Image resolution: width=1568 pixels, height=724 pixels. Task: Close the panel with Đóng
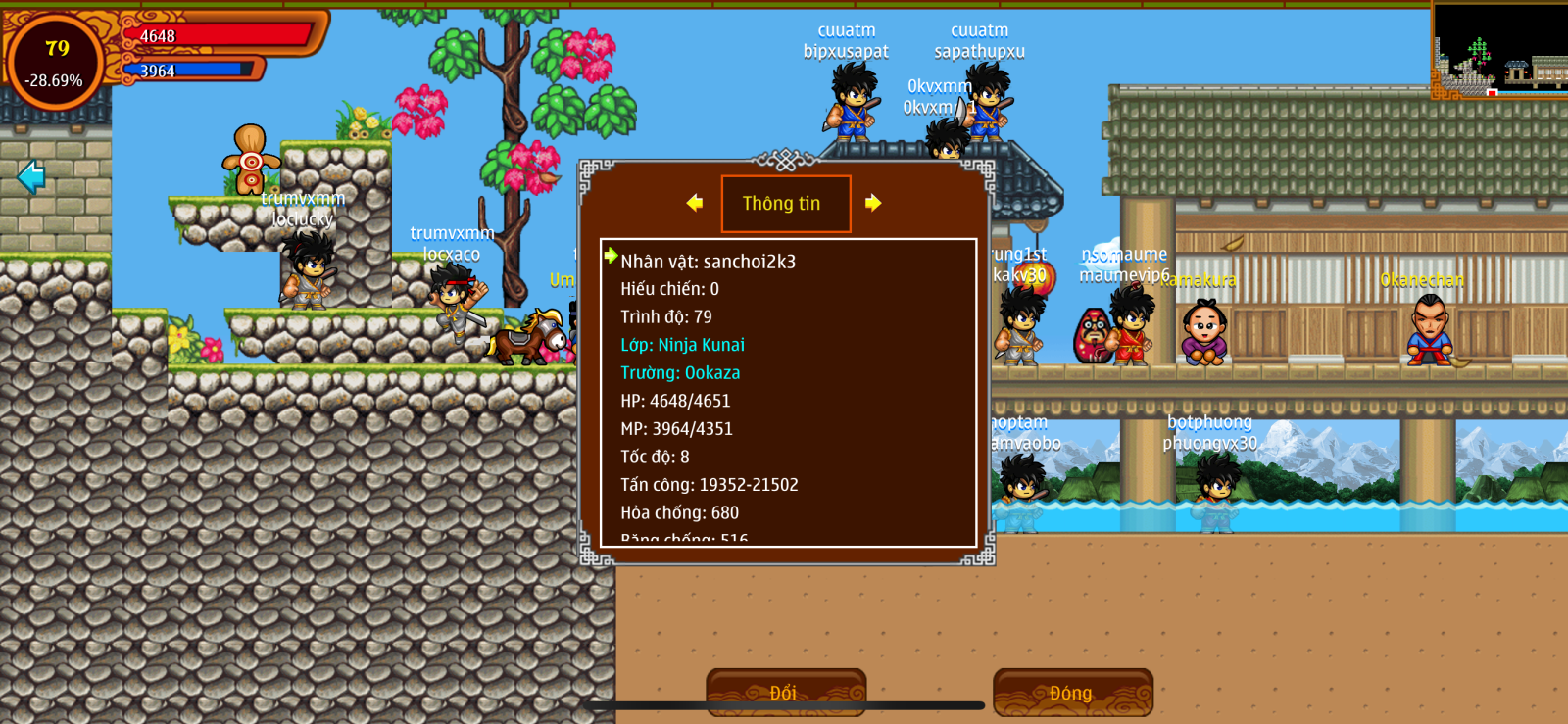coord(1072,692)
